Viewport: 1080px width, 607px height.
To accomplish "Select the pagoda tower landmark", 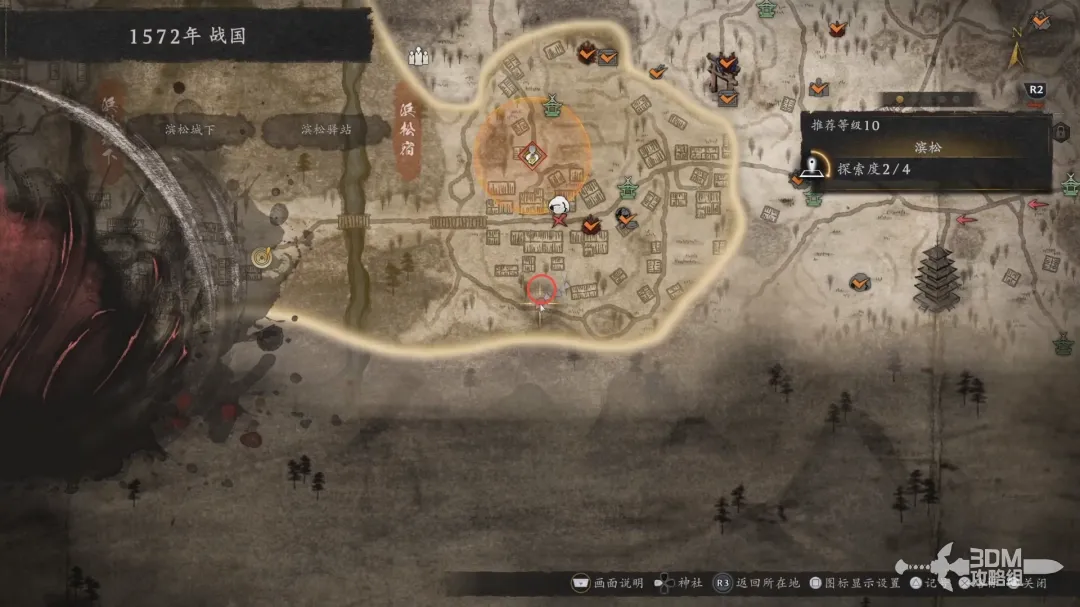I will (x=936, y=276).
